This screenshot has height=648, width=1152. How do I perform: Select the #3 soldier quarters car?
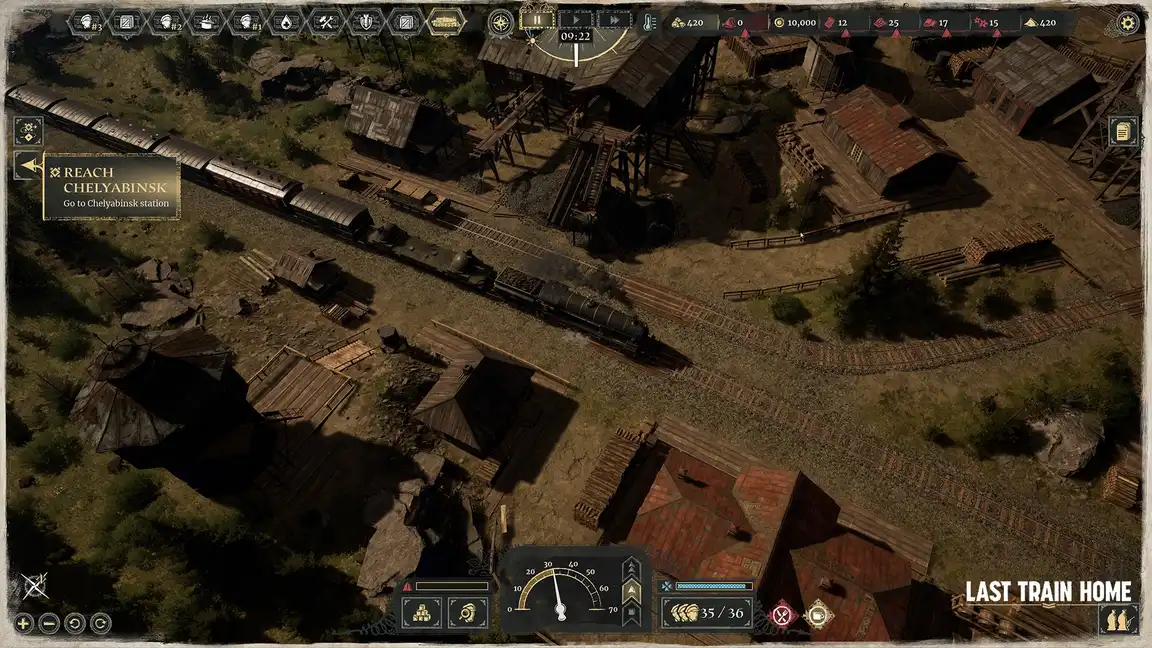coord(90,21)
